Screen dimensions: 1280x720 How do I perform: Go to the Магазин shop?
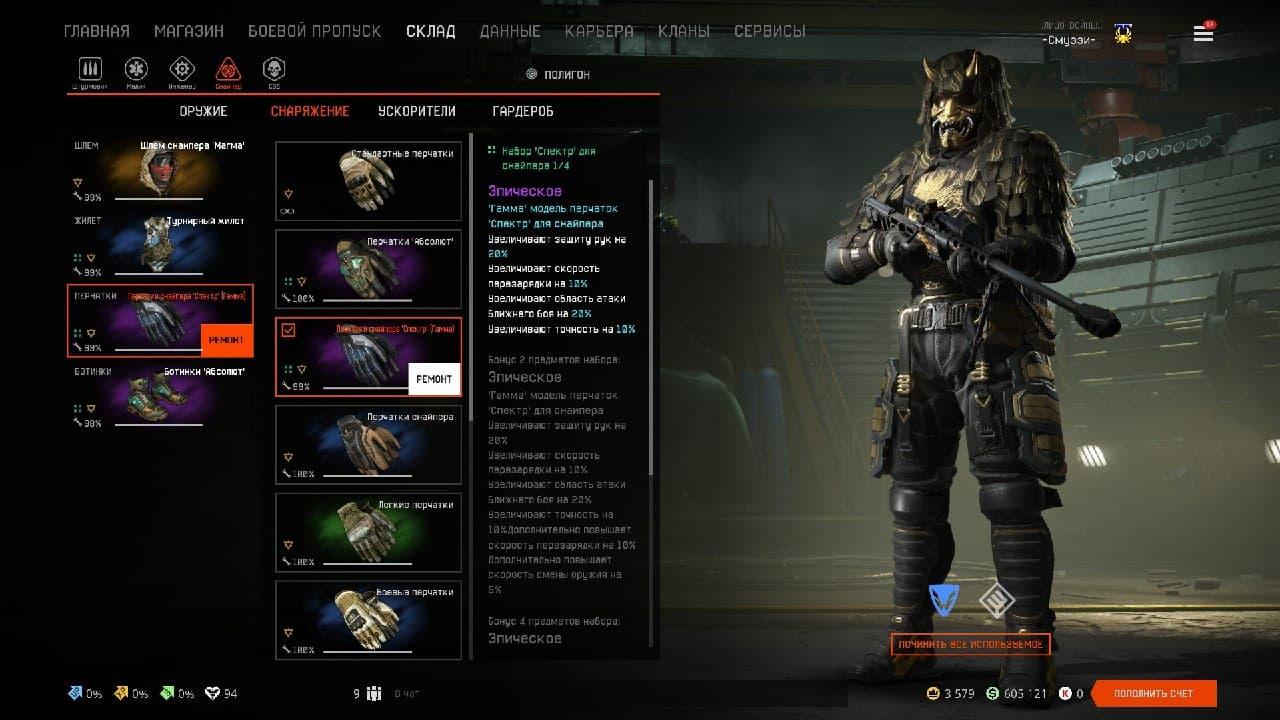click(x=188, y=31)
